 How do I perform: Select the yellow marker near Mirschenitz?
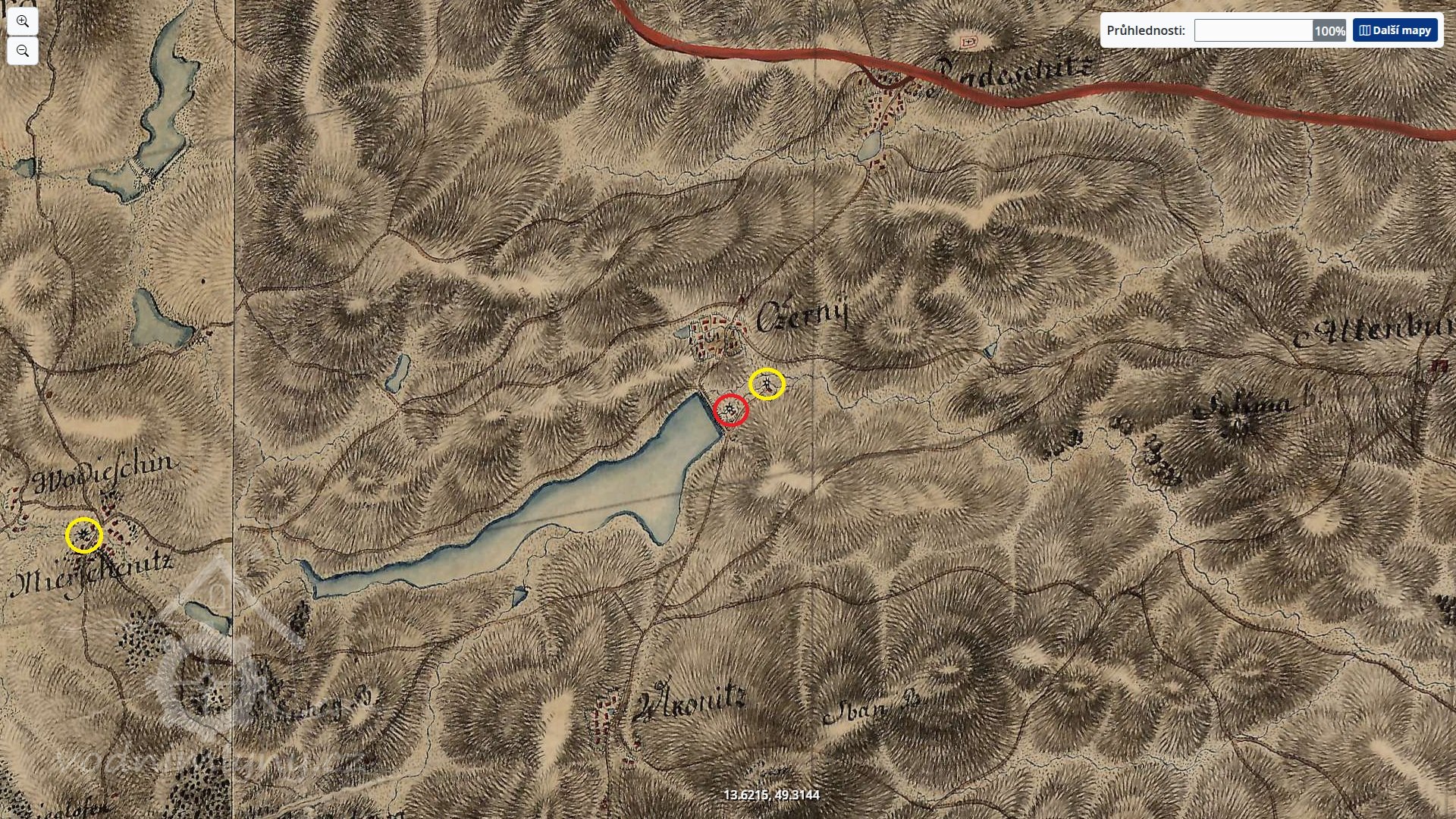click(x=83, y=535)
